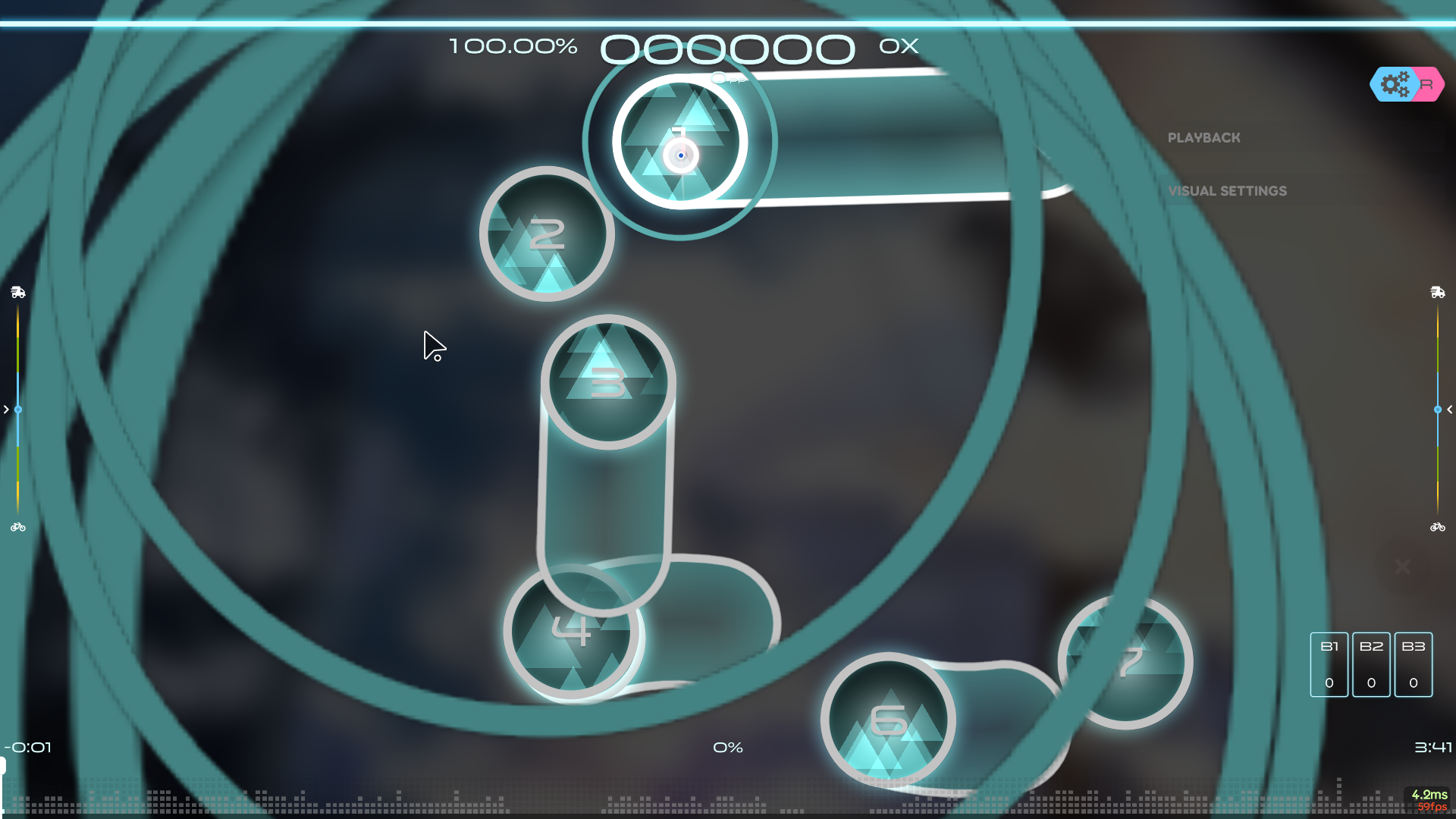This screenshot has width=1456, height=819.
Task: Open the PLAYBACK menu
Action: [1204, 138]
